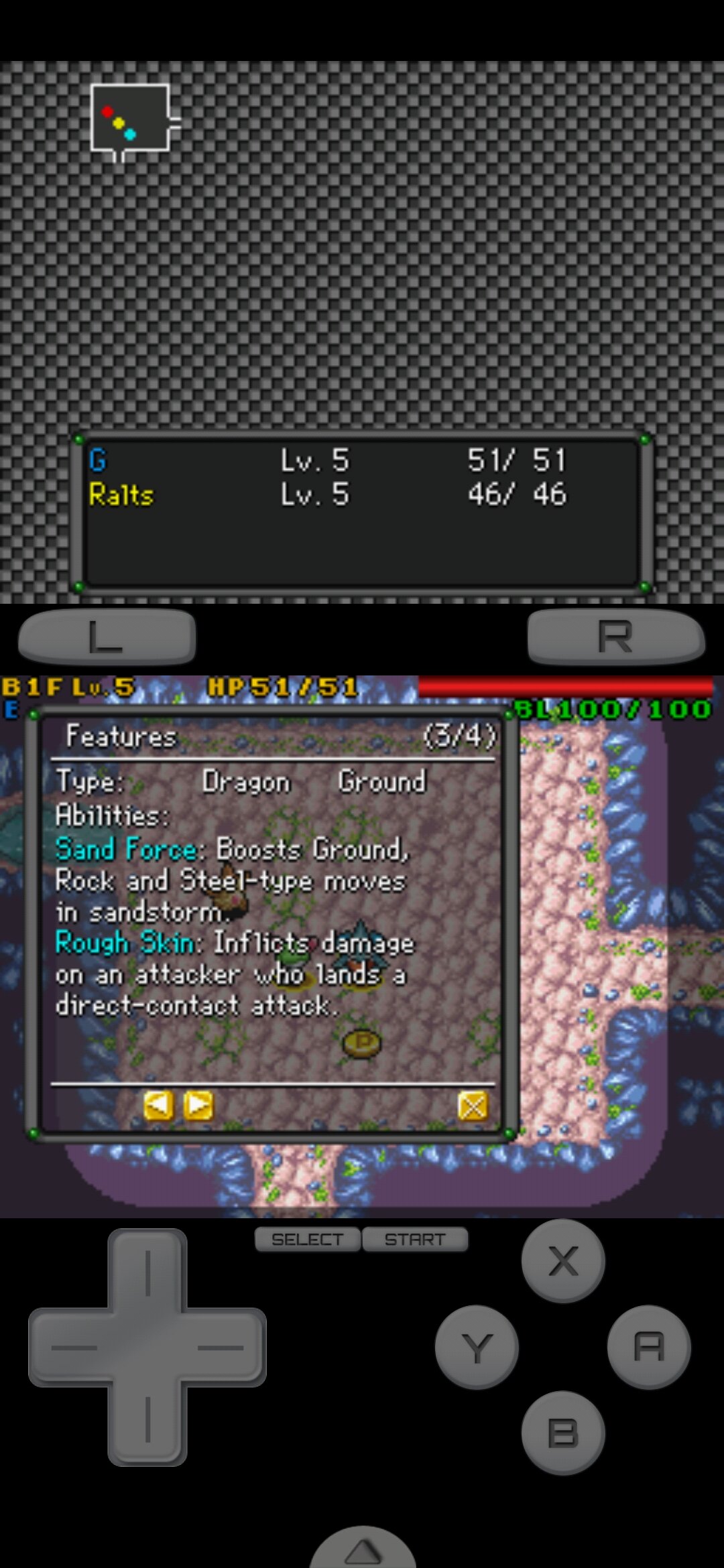
Task: Tap the on-screen A button
Action: (x=648, y=1347)
